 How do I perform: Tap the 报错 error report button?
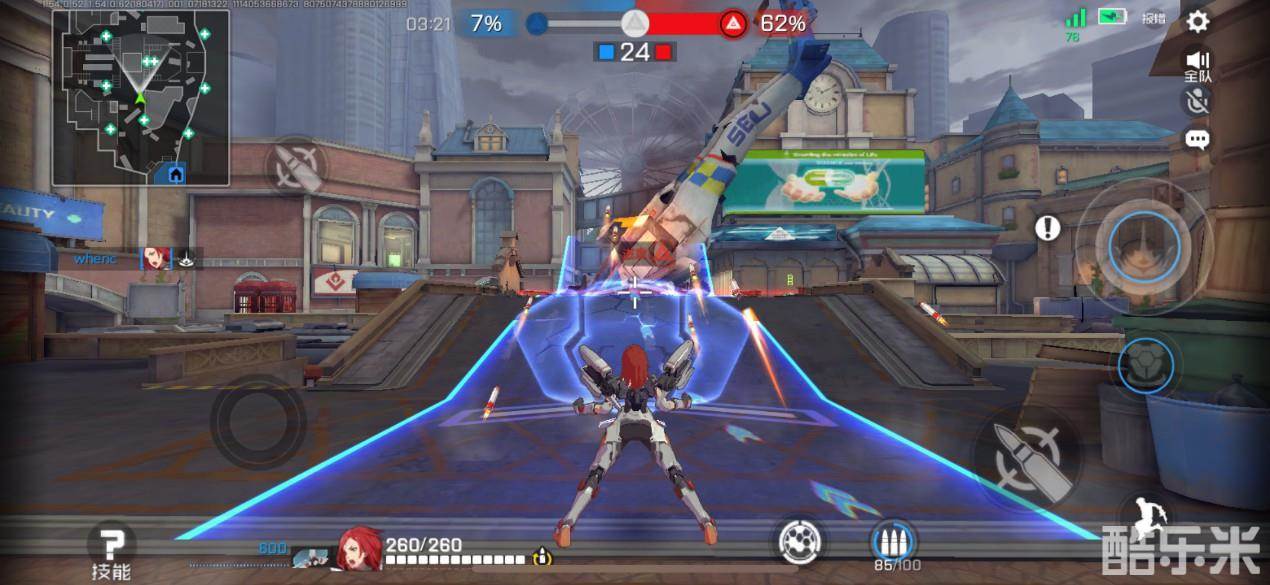pos(1154,18)
